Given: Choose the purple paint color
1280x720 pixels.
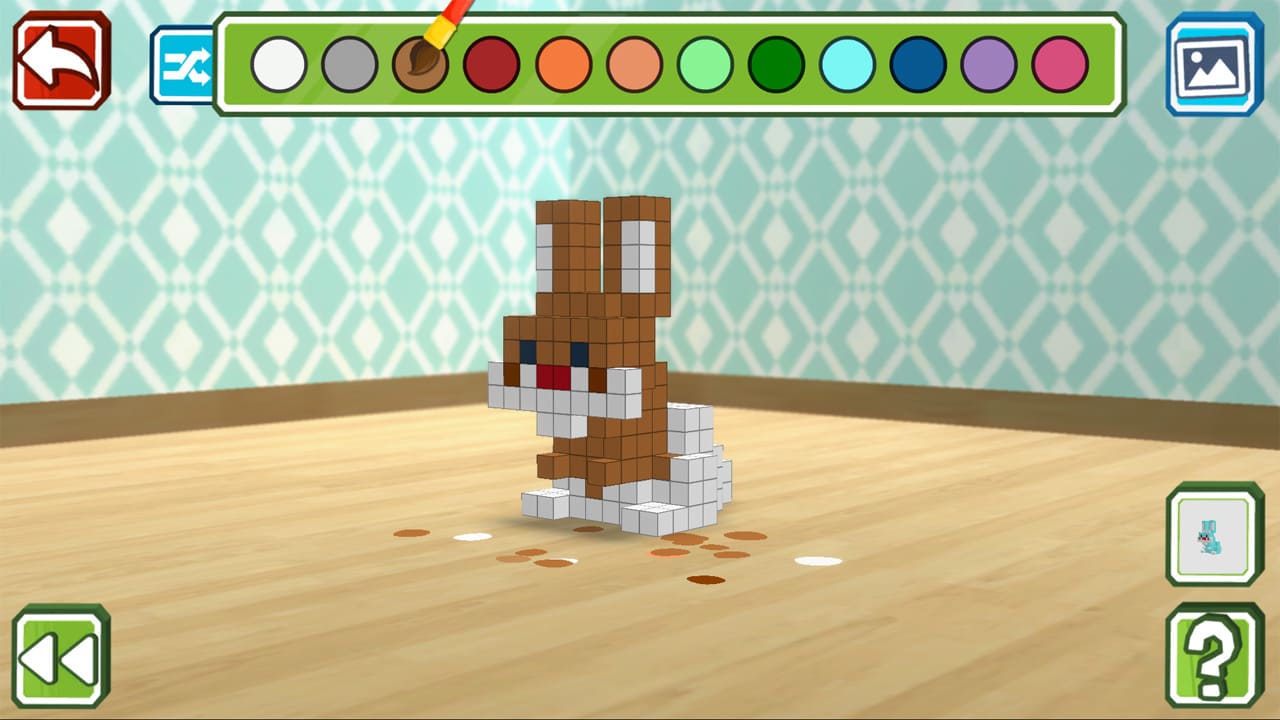Looking at the screenshot, I should click(x=988, y=65).
